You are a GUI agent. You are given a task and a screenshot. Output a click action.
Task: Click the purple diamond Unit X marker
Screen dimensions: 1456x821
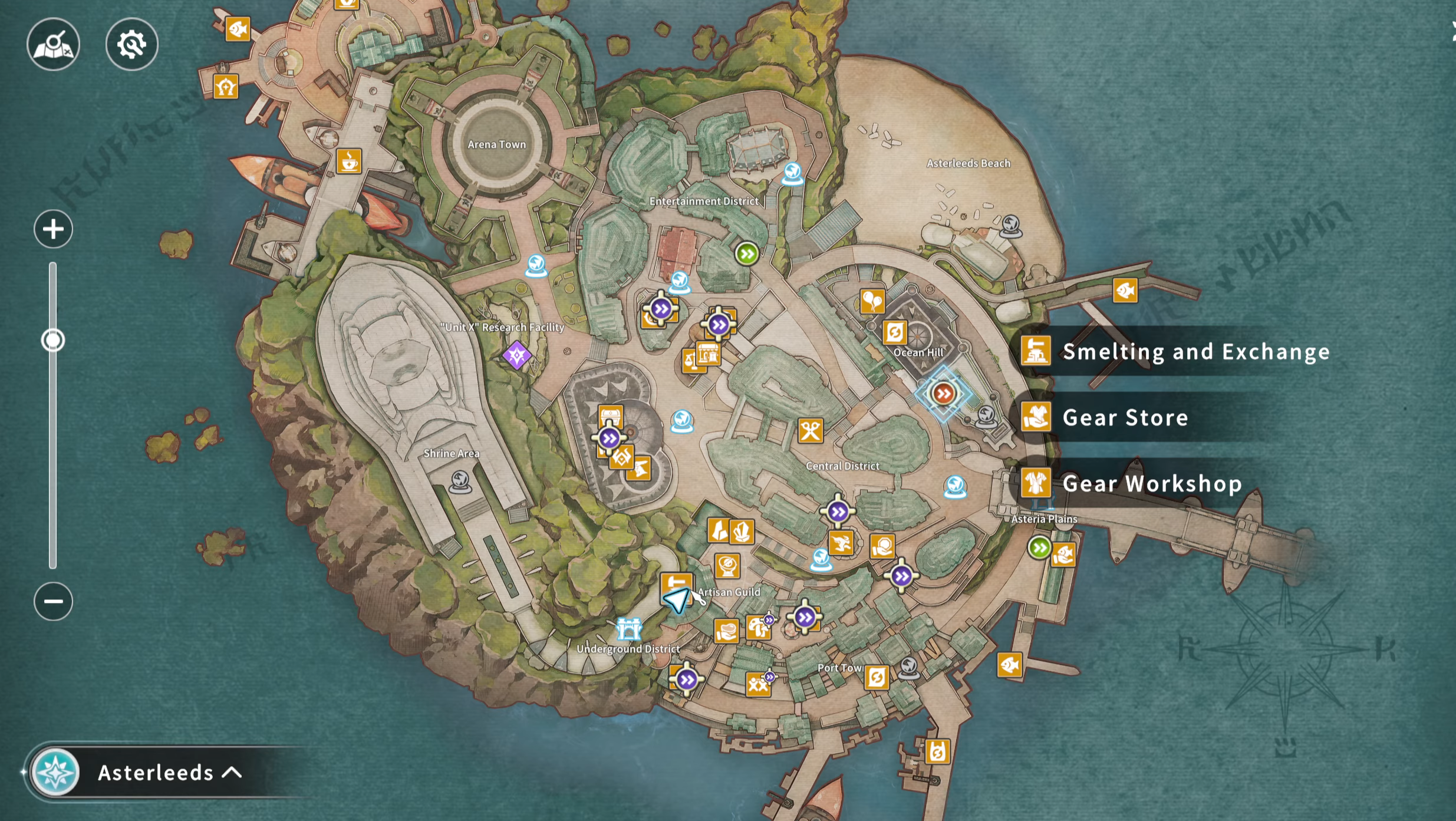(517, 355)
